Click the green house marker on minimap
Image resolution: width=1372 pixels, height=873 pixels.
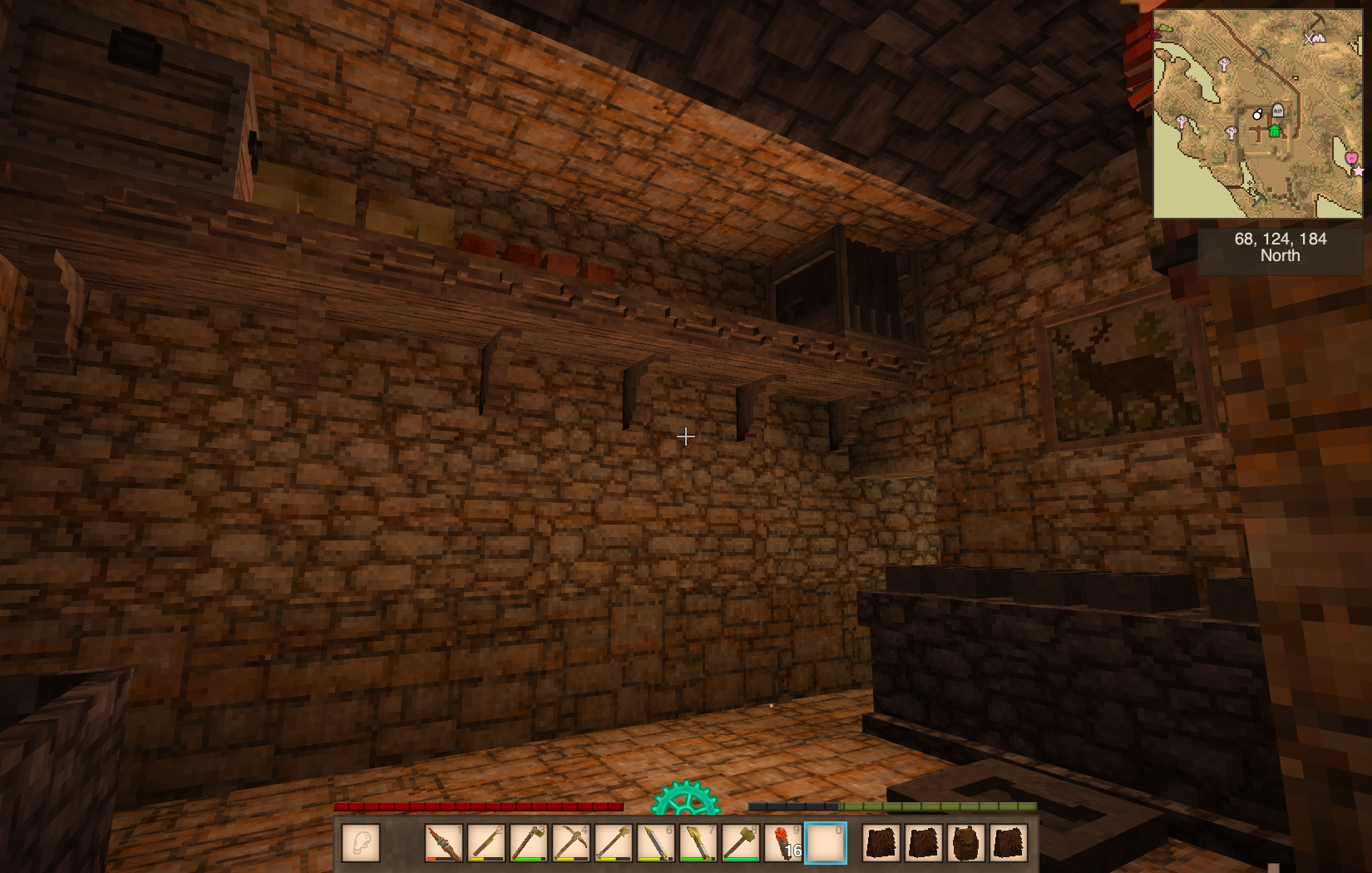(x=1274, y=131)
